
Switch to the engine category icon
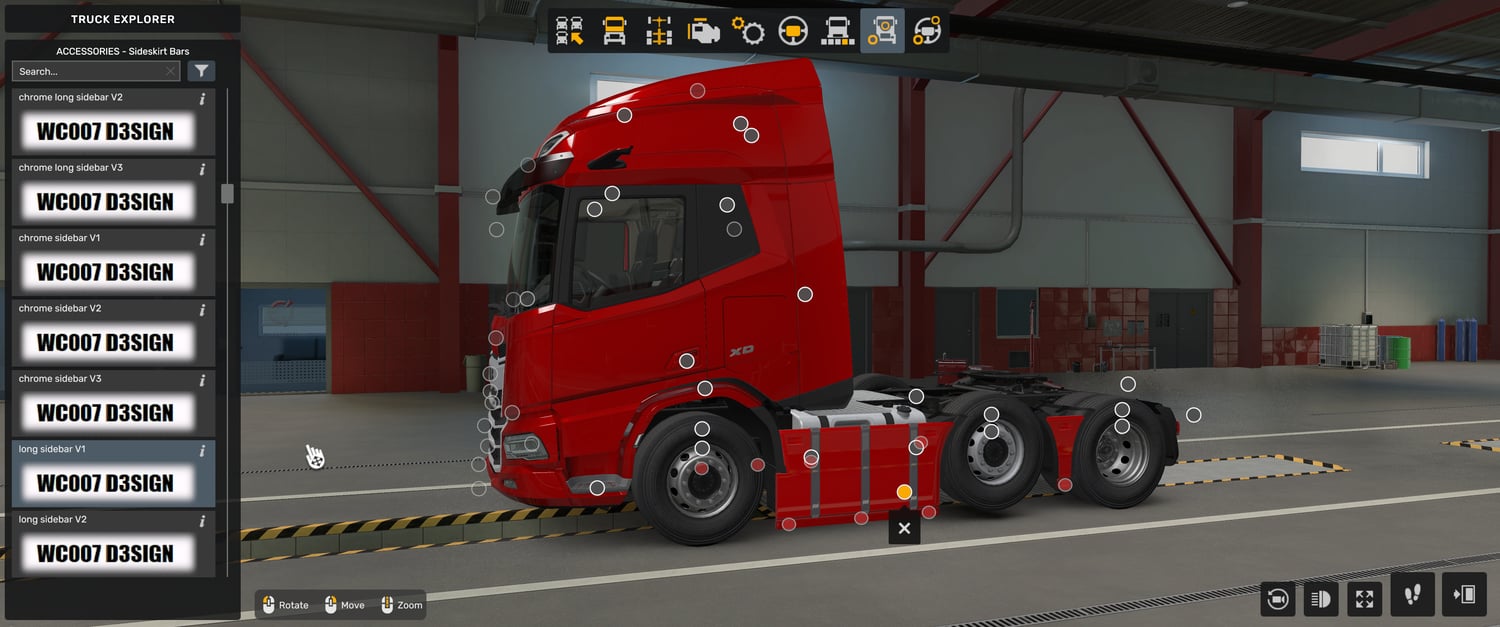click(x=704, y=31)
